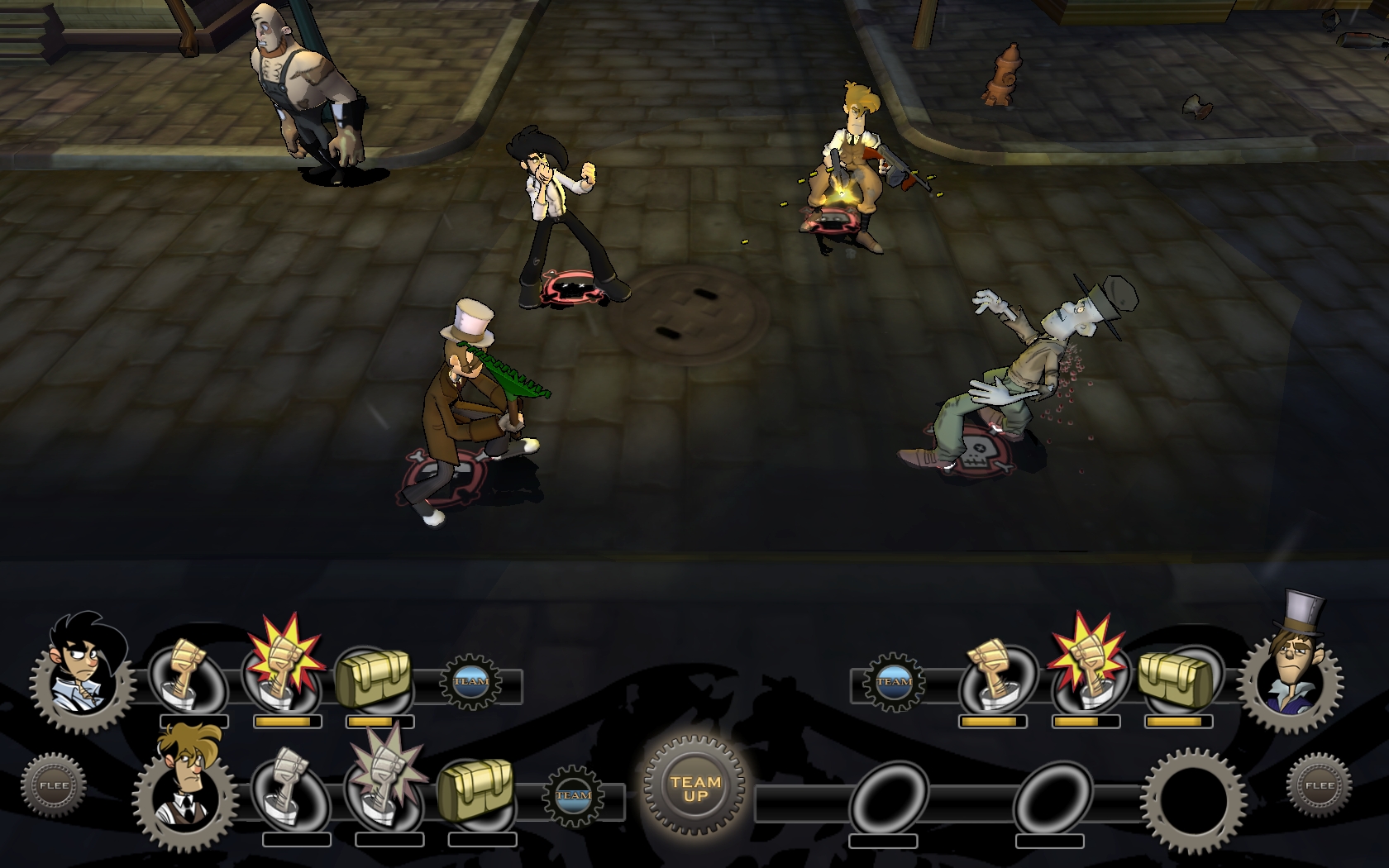Open the black-haired fighter's item chest
Image resolution: width=1389 pixels, height=868 pixels.
click(x=374, y=679)
